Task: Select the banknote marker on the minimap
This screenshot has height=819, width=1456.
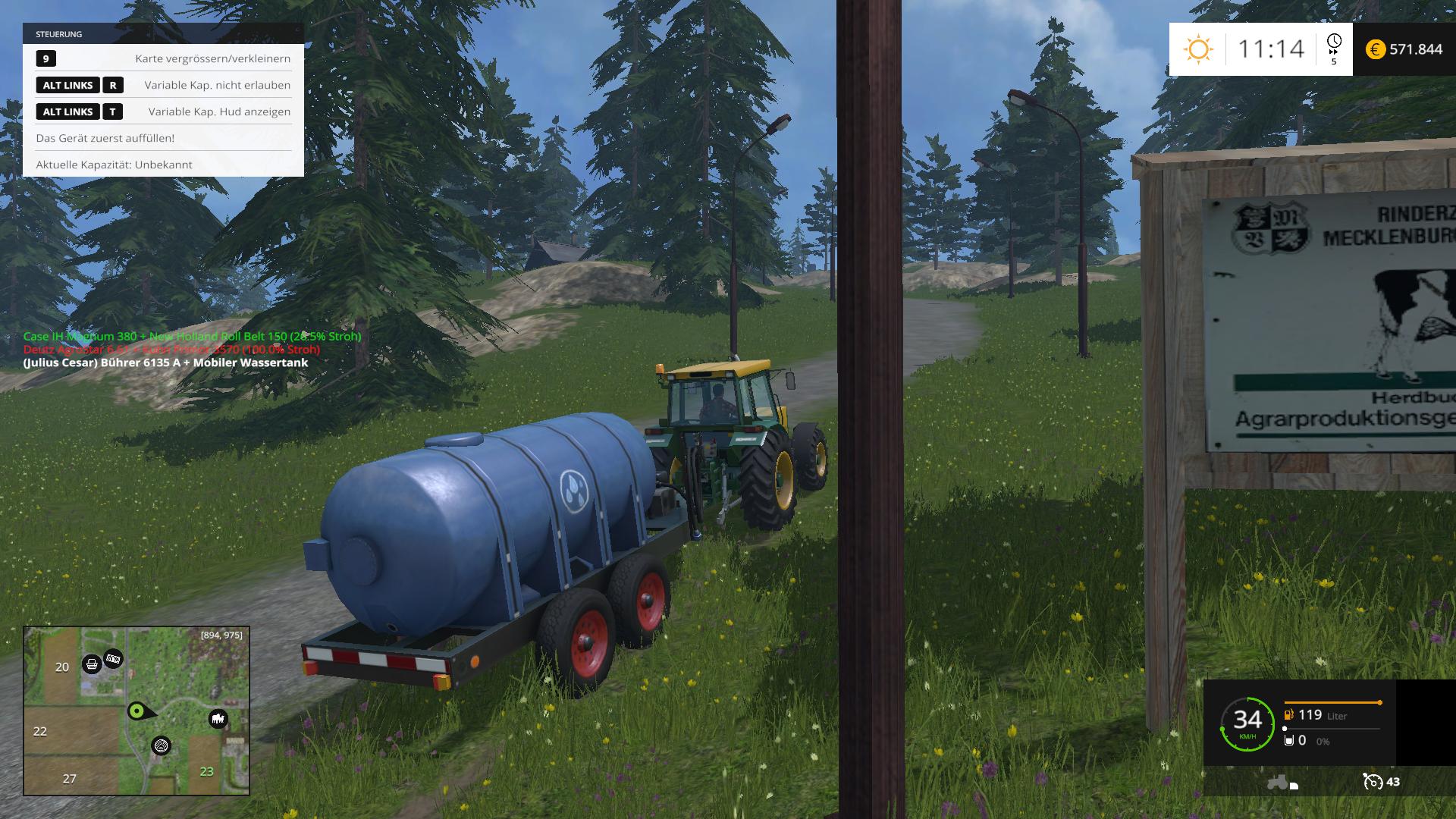Action: [x=113, y=657]
